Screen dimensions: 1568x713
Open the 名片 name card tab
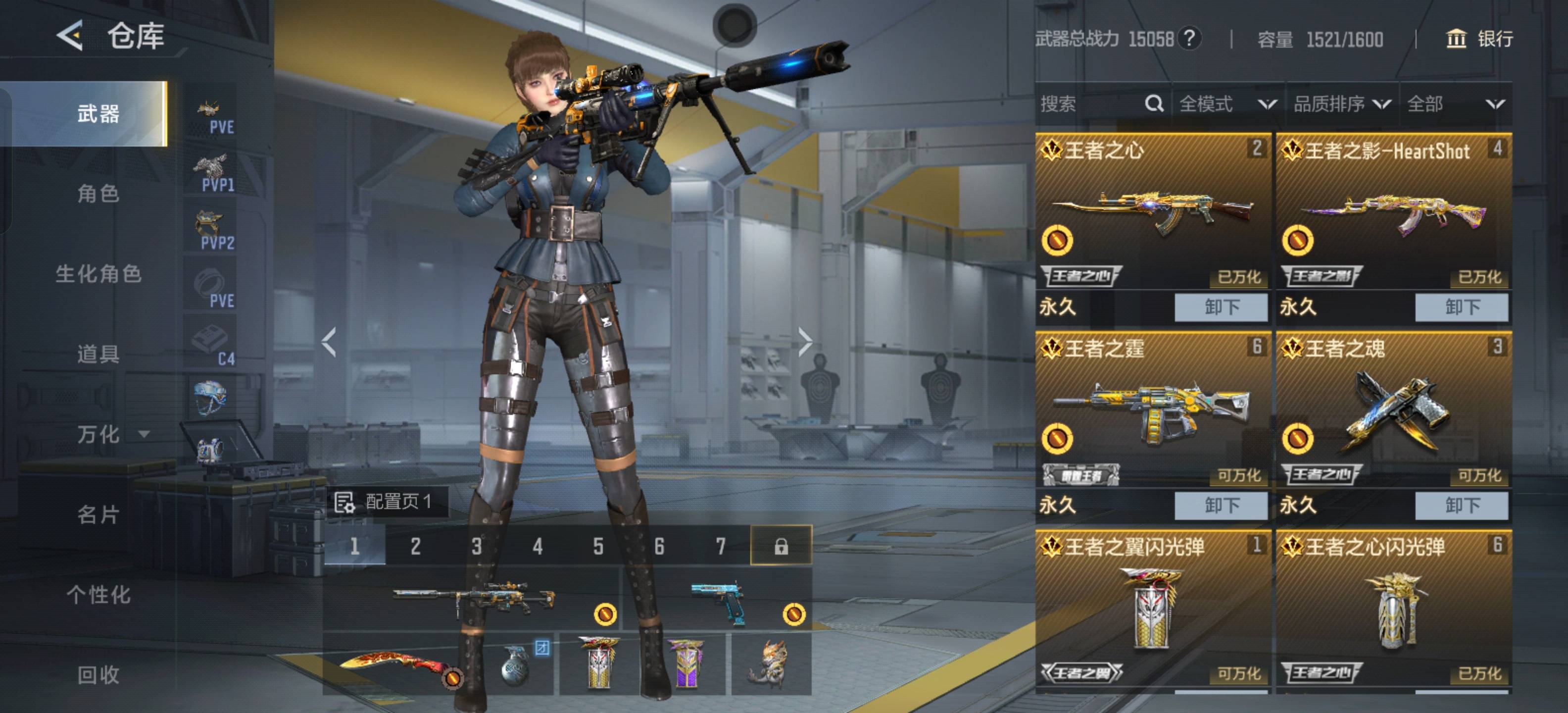98,515
